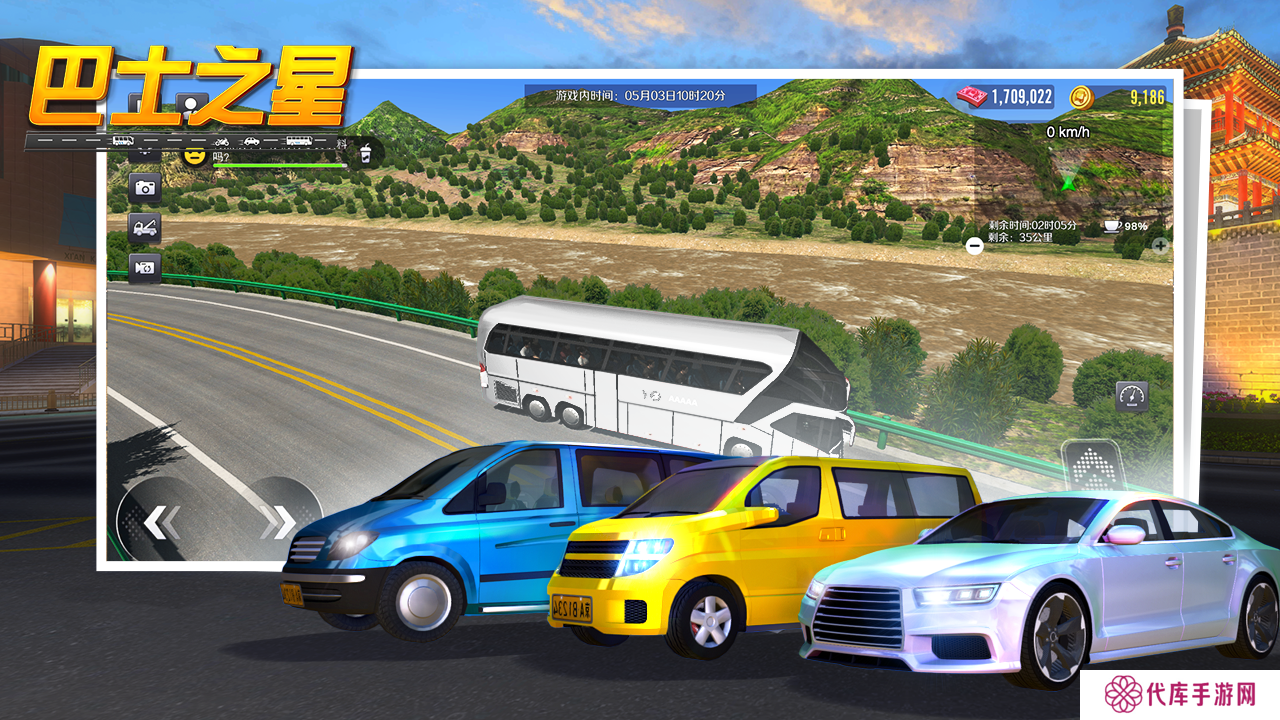Zoom out minimap with minus button
1280x720 pixels.
(x=974, y=245)
